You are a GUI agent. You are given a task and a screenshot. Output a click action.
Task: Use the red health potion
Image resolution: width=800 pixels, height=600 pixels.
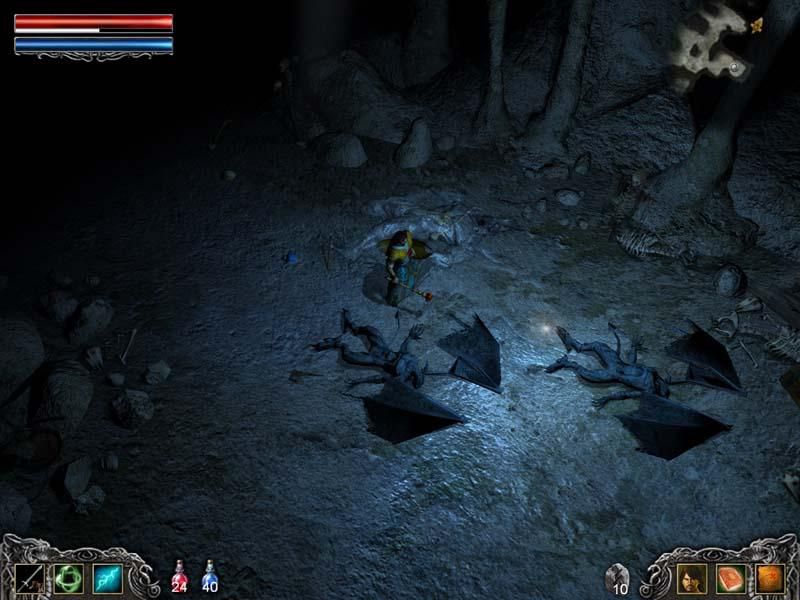(x=180, y=576)
